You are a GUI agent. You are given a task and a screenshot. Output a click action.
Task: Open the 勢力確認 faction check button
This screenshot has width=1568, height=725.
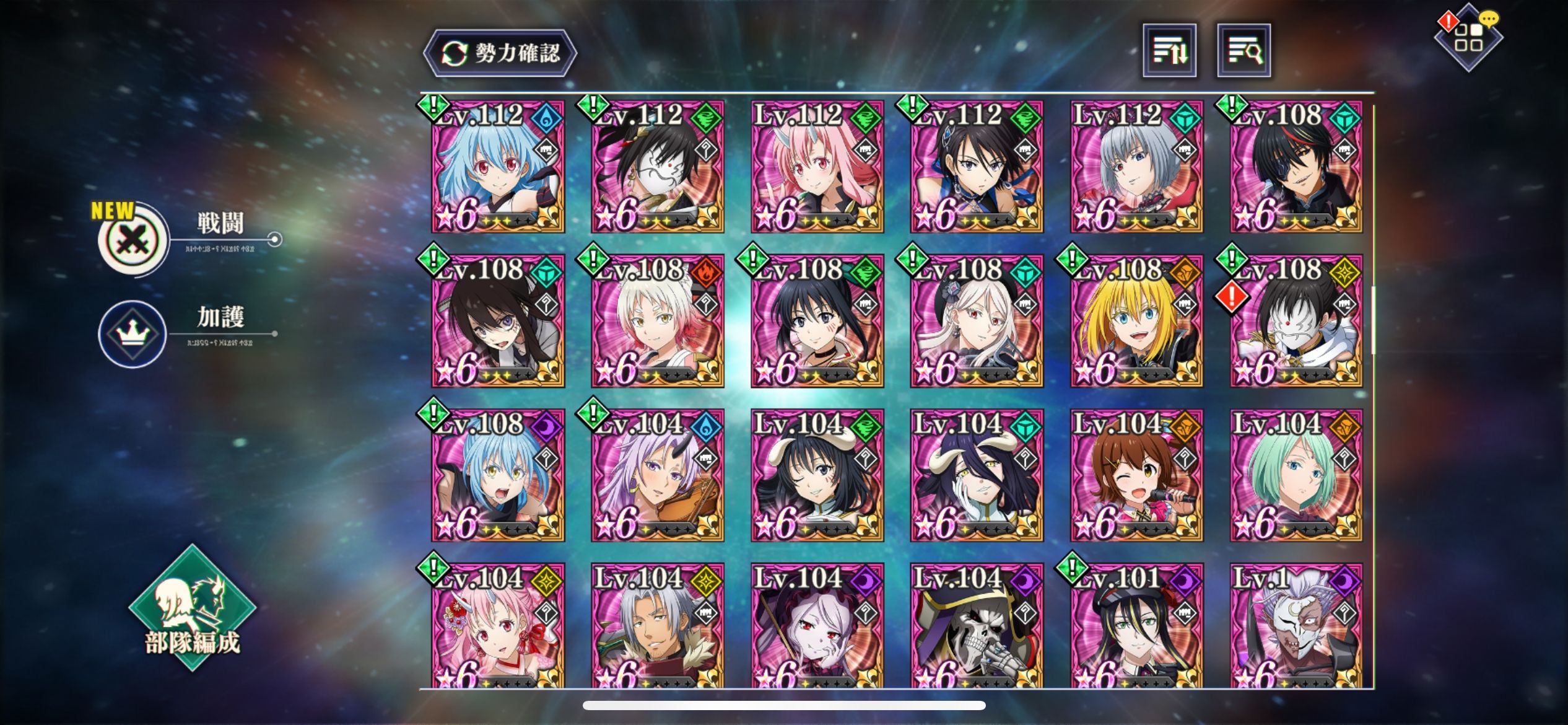(500, 53)
